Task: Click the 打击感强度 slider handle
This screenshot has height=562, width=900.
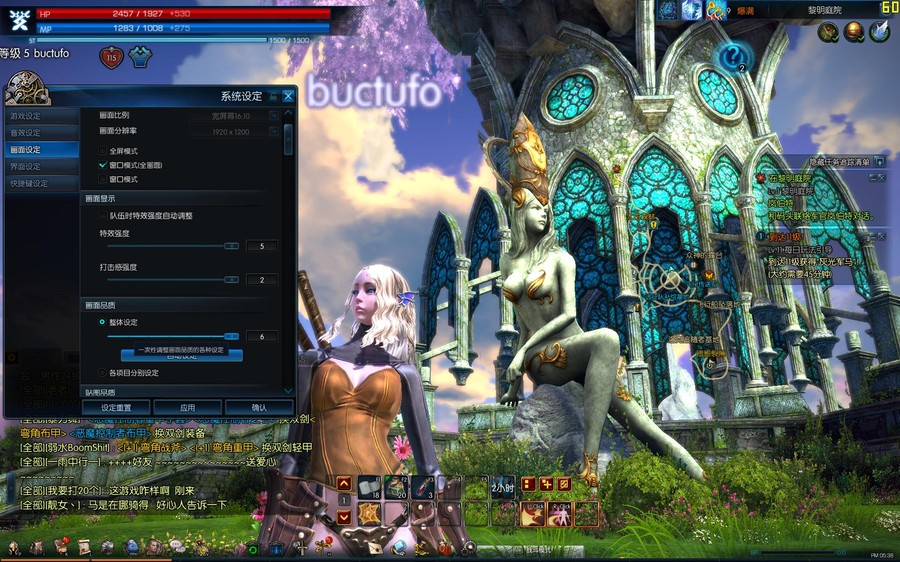Action: click(231, 280)
